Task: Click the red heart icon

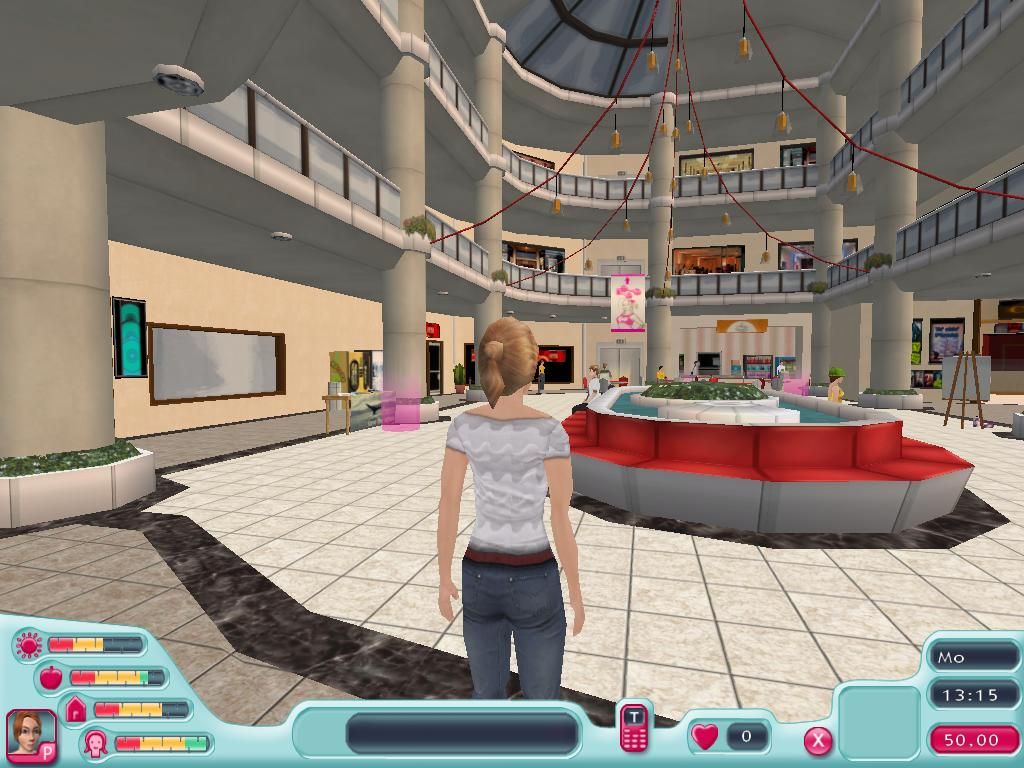Action: click(705, 737)
